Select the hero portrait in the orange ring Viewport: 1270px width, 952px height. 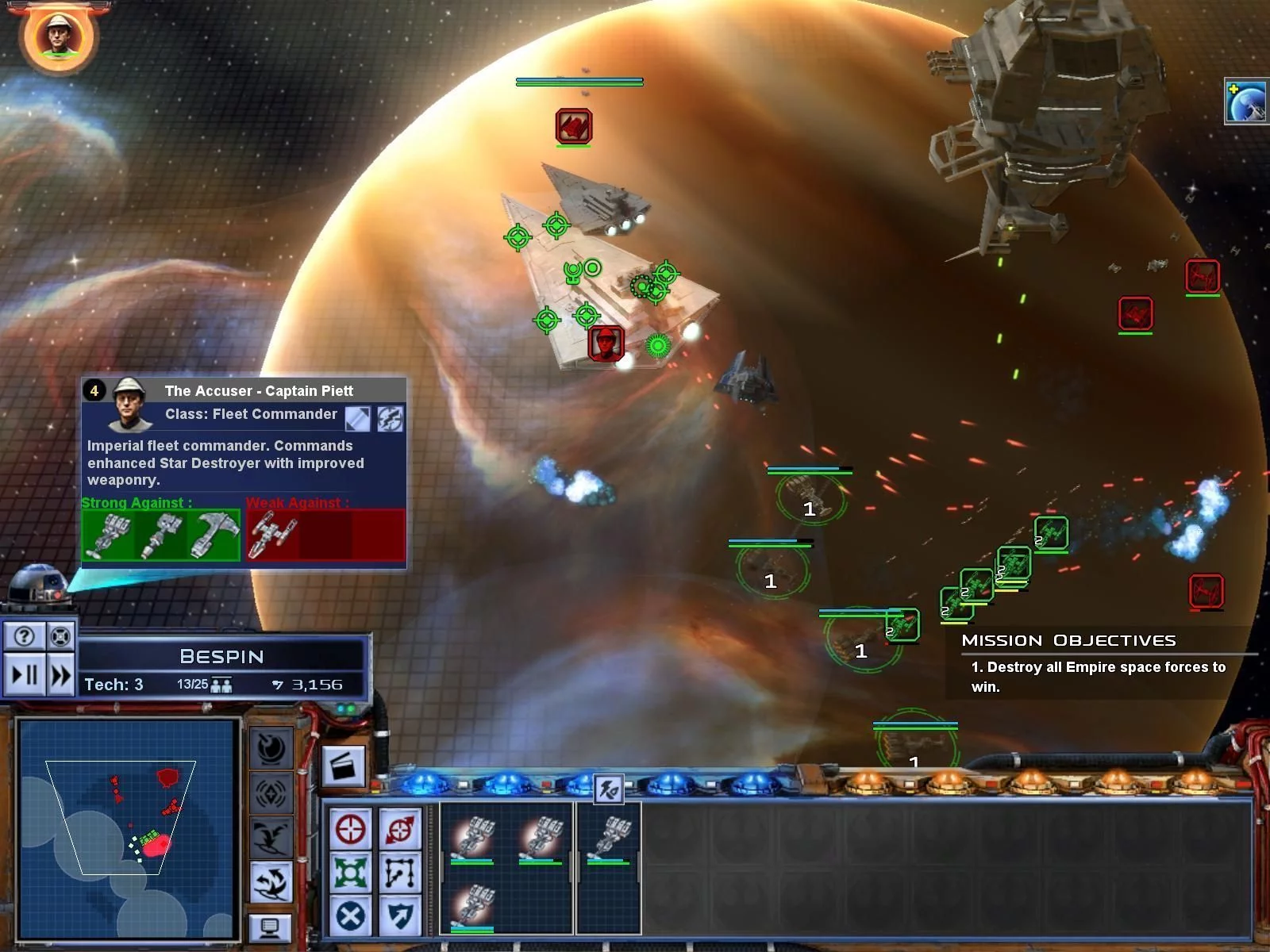[x=58, y=35]
